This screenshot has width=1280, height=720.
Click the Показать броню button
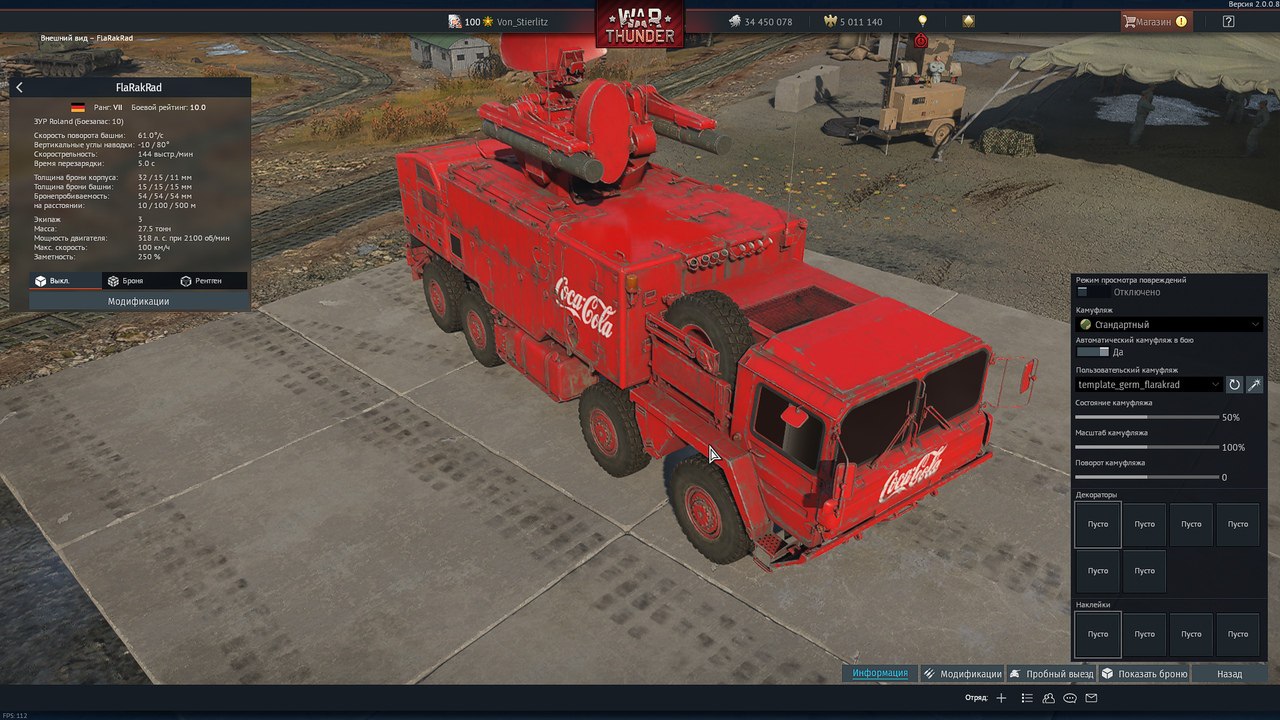(1144, 674)
